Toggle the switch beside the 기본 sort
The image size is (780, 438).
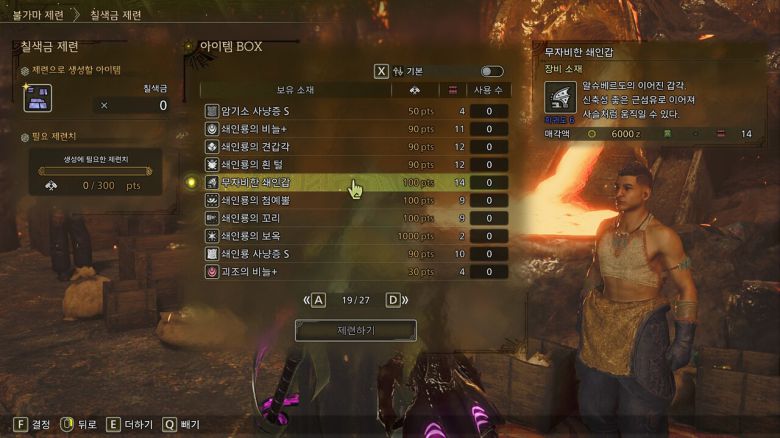pyautogui.click(x=491, y=72)
